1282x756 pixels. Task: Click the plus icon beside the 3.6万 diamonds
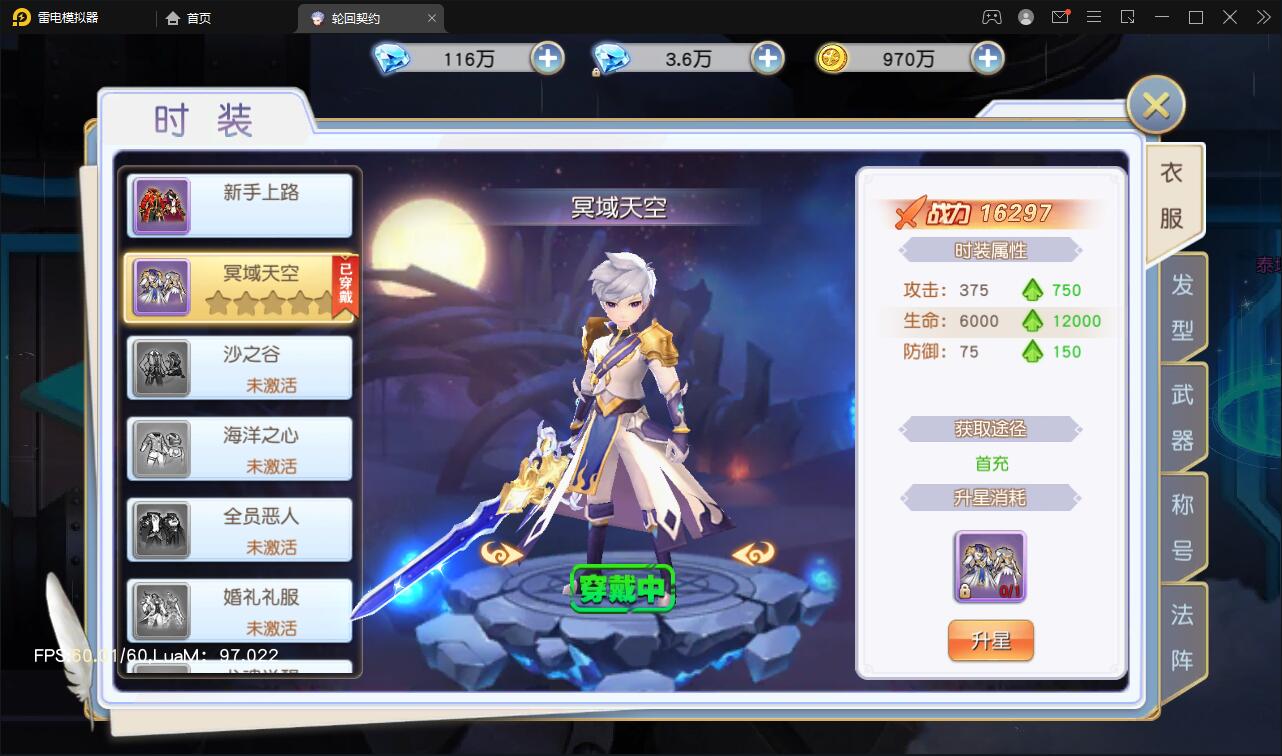(767, 59)
